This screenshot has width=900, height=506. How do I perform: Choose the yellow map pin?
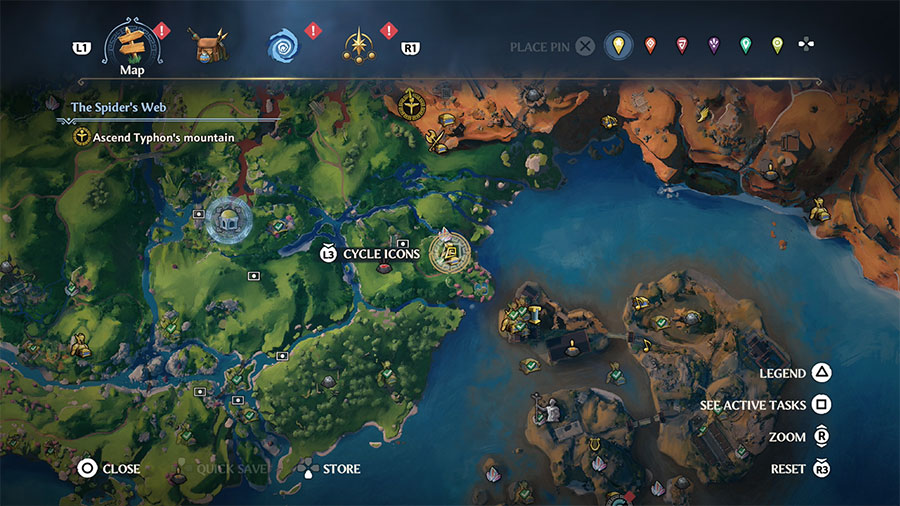[x=619, y=46]
